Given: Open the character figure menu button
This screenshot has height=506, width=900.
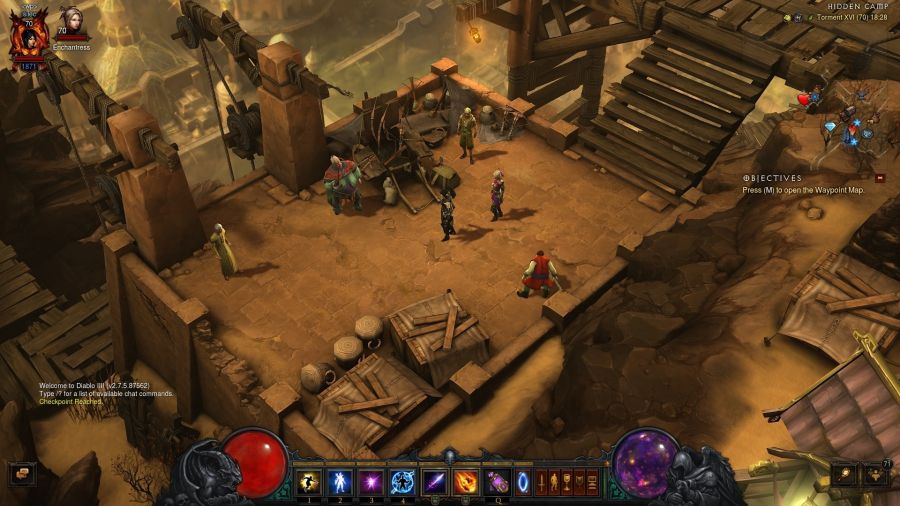Looking at the screenshot, I should point(553,482).
